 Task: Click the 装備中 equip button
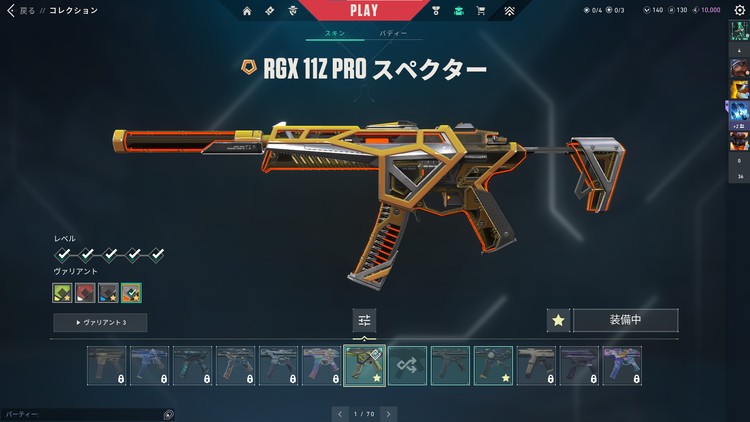click(x=626, y=321)
